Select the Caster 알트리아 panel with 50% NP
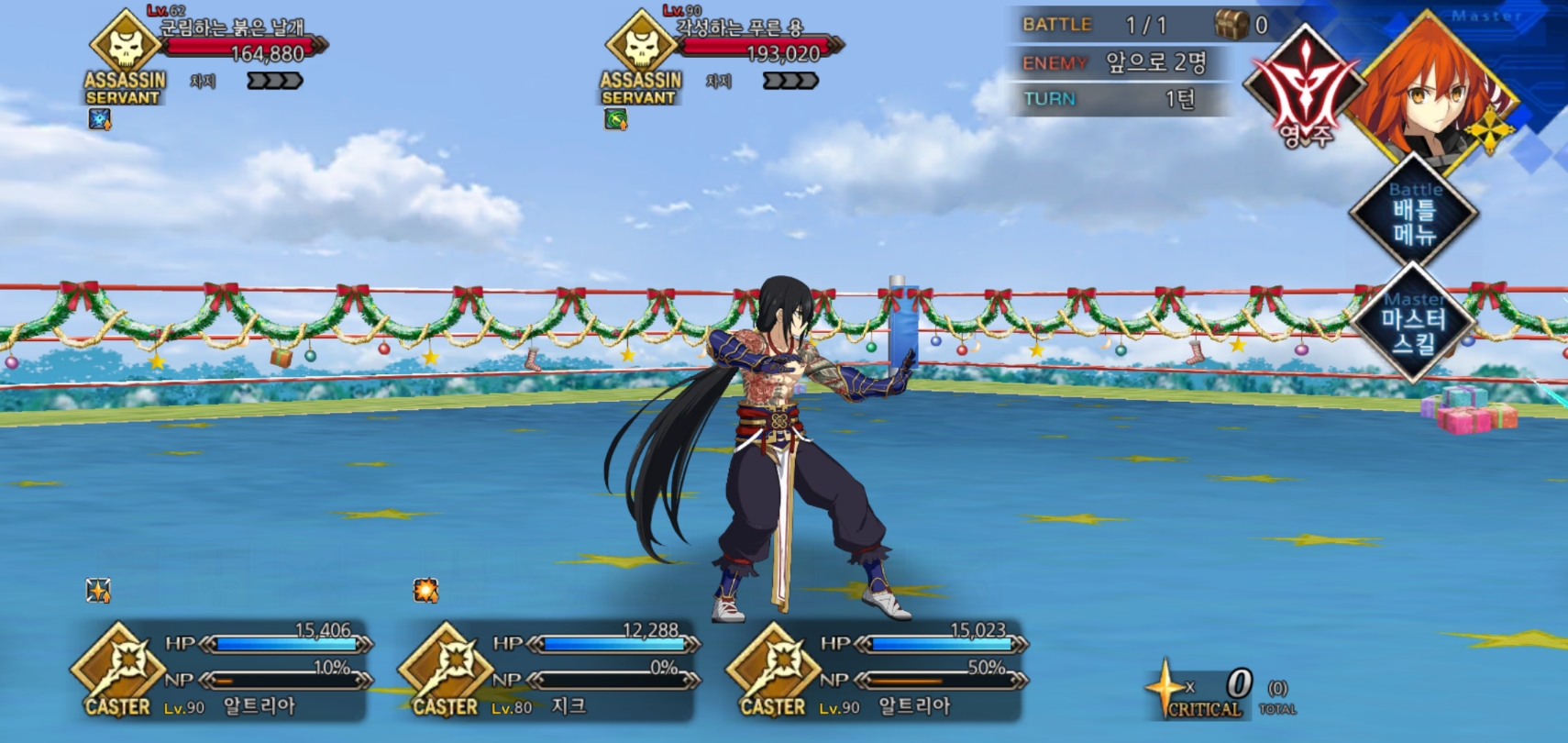This screenshot has width=1568, height=743. [x=877, y=671]
